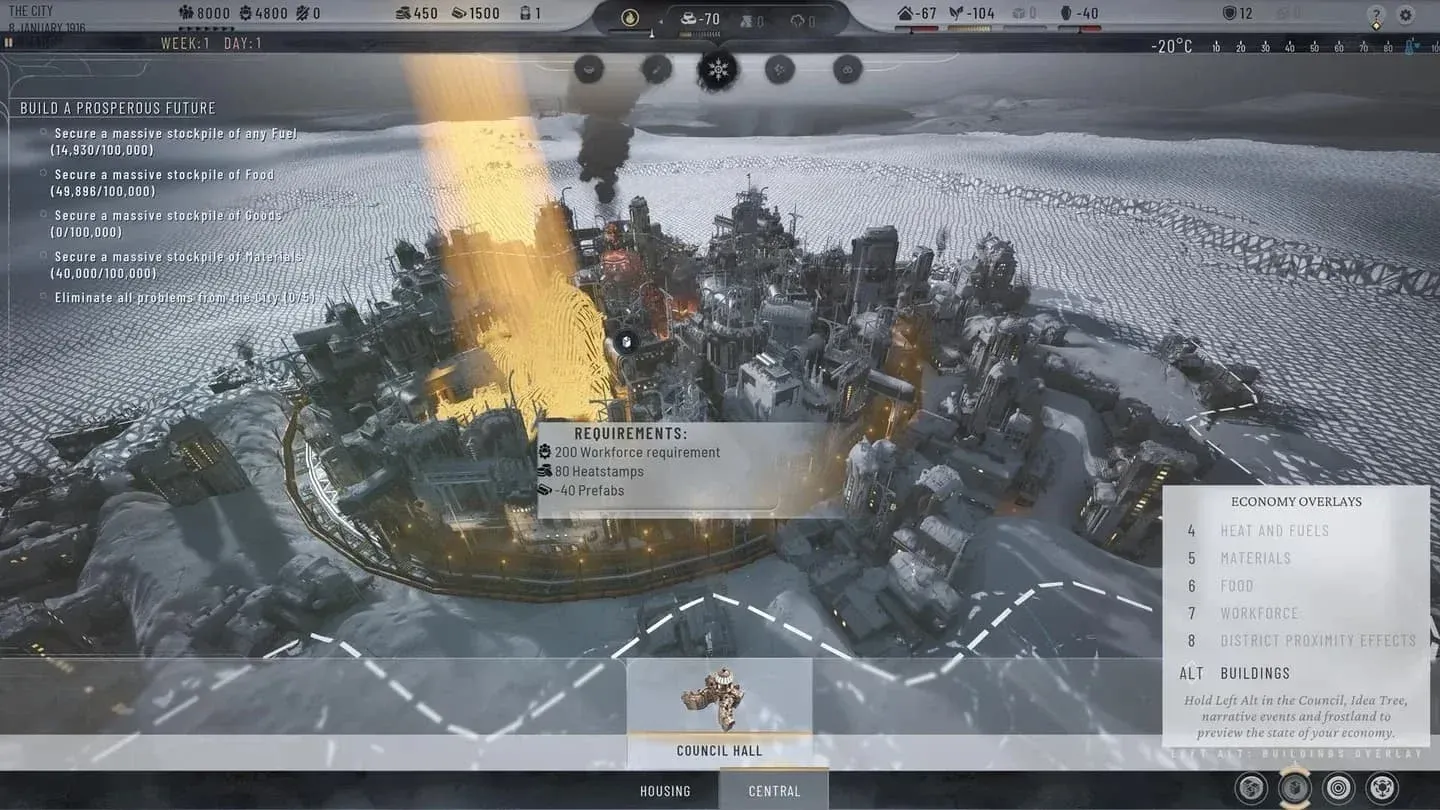Switch to the Housing tab

(665, 791)
